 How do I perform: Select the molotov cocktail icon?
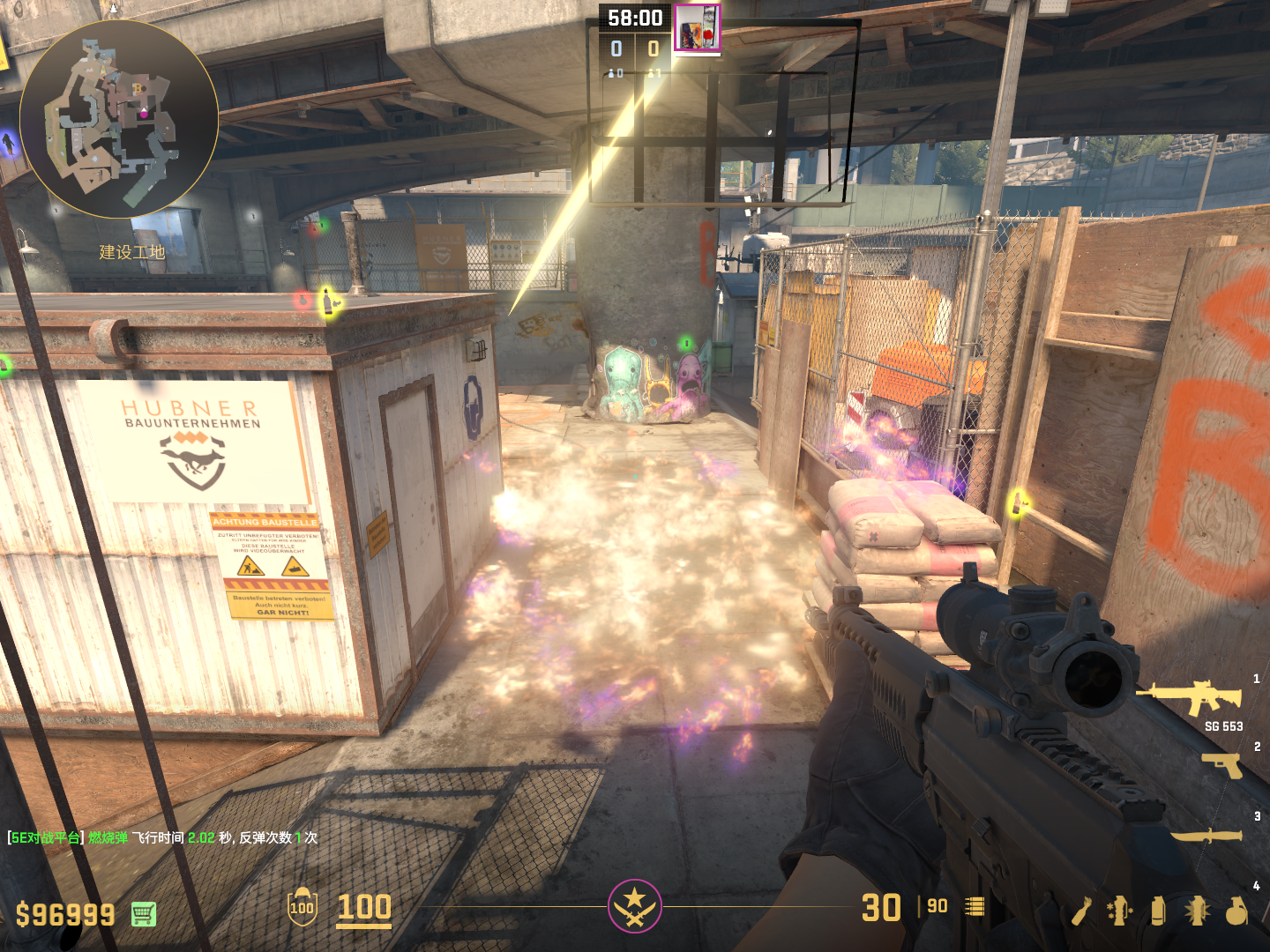(x=1081, y=911)
